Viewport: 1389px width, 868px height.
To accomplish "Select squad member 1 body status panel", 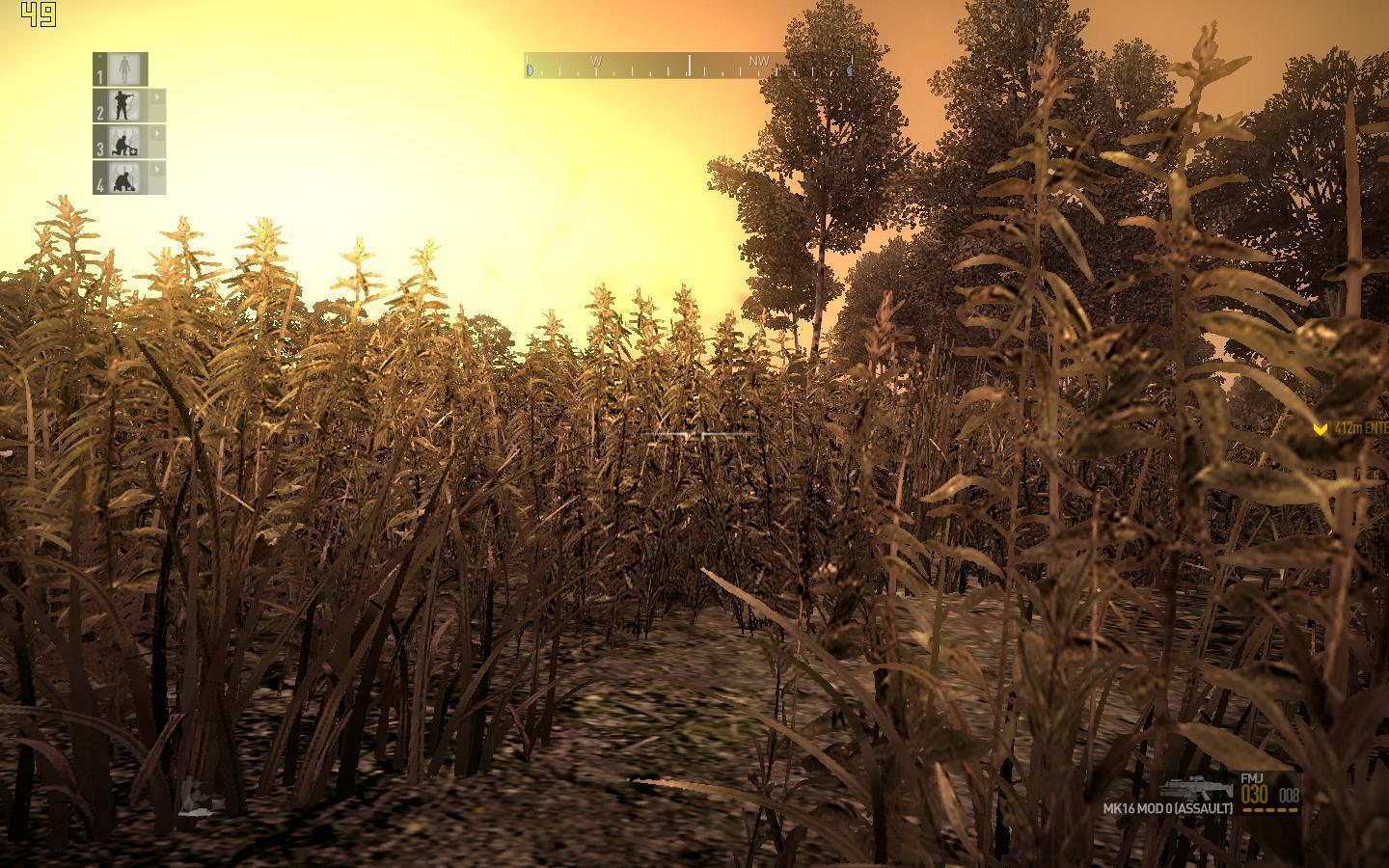I will (123, 68).
